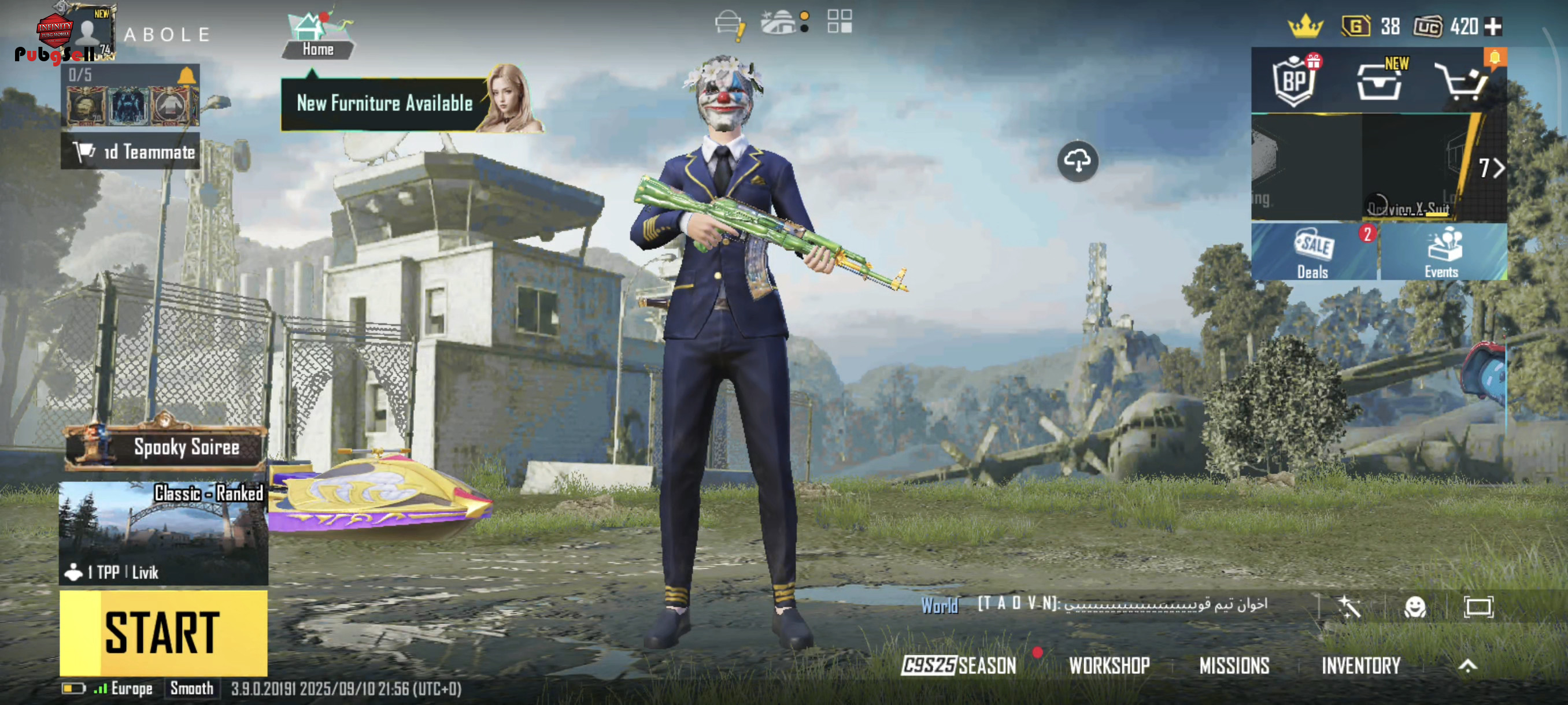Open the crate box with NEW tag
This screenshot has width=1568, height=705.
click(1379, 82)
